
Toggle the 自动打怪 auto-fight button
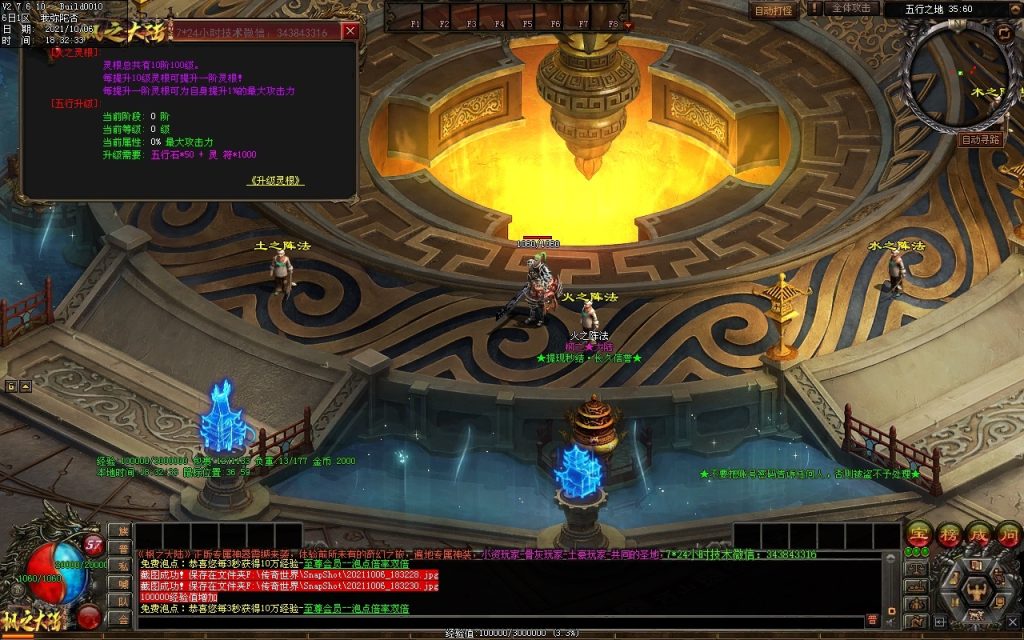773,10
